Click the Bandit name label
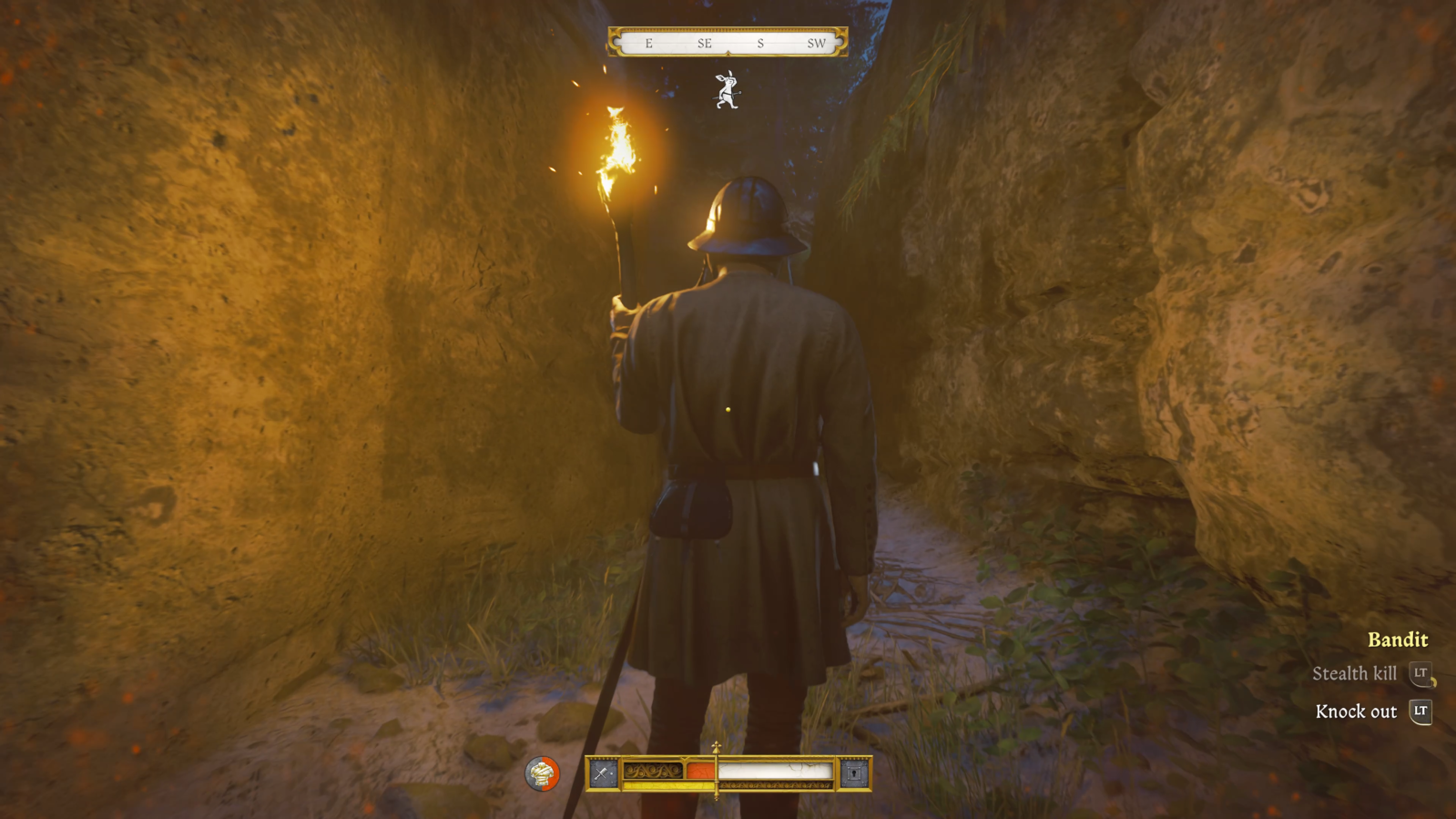Screen dimensions: 1456x819 pyautogui.click(x=1398, y=640)
